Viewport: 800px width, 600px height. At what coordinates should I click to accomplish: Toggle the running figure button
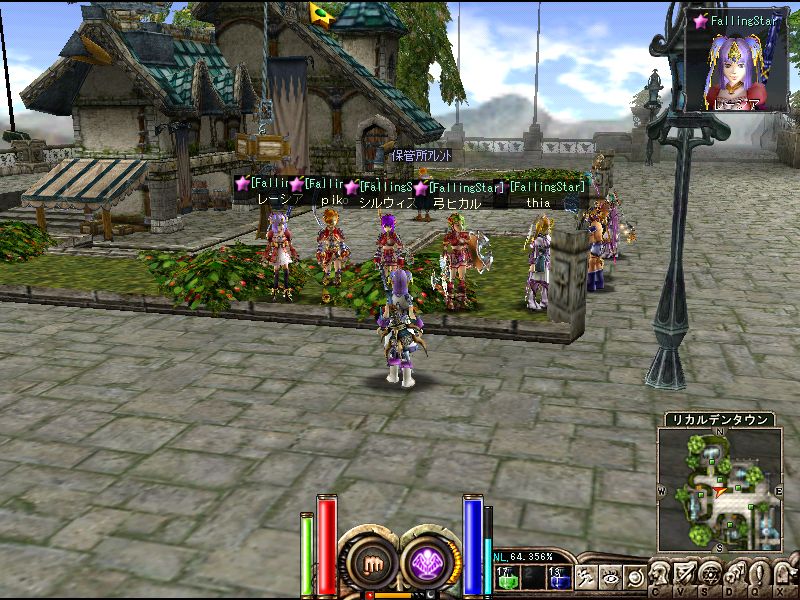click(586, 577)
